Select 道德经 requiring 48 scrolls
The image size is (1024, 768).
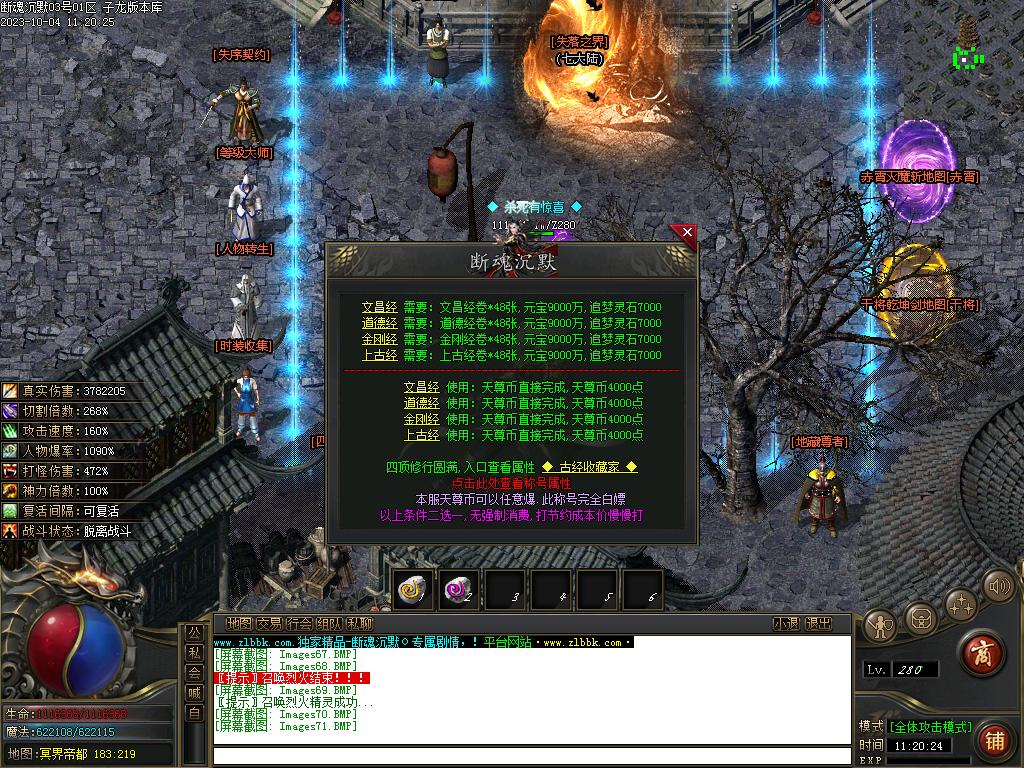click(379, 324)
